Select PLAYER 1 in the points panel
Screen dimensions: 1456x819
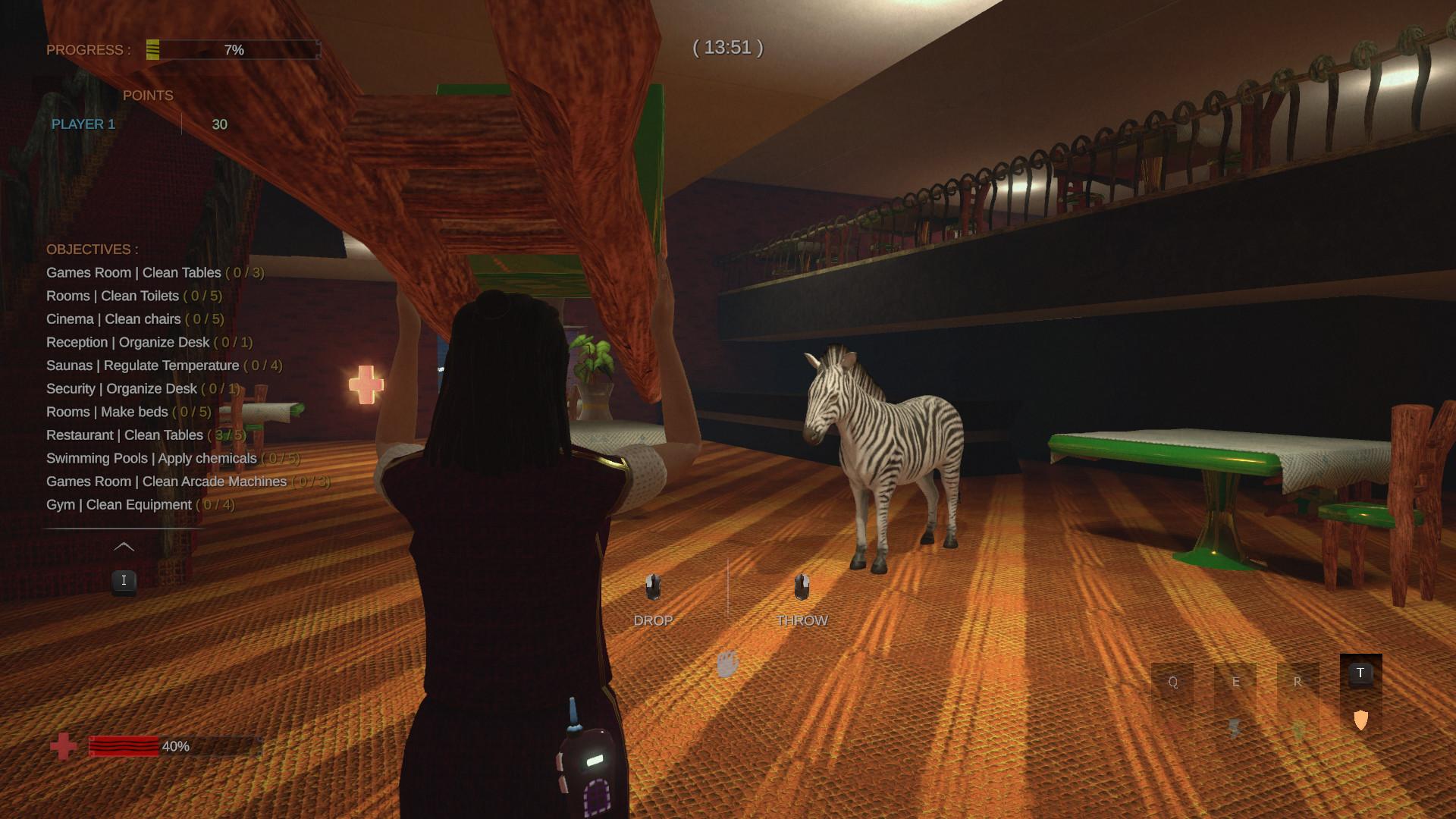[83, 124]
